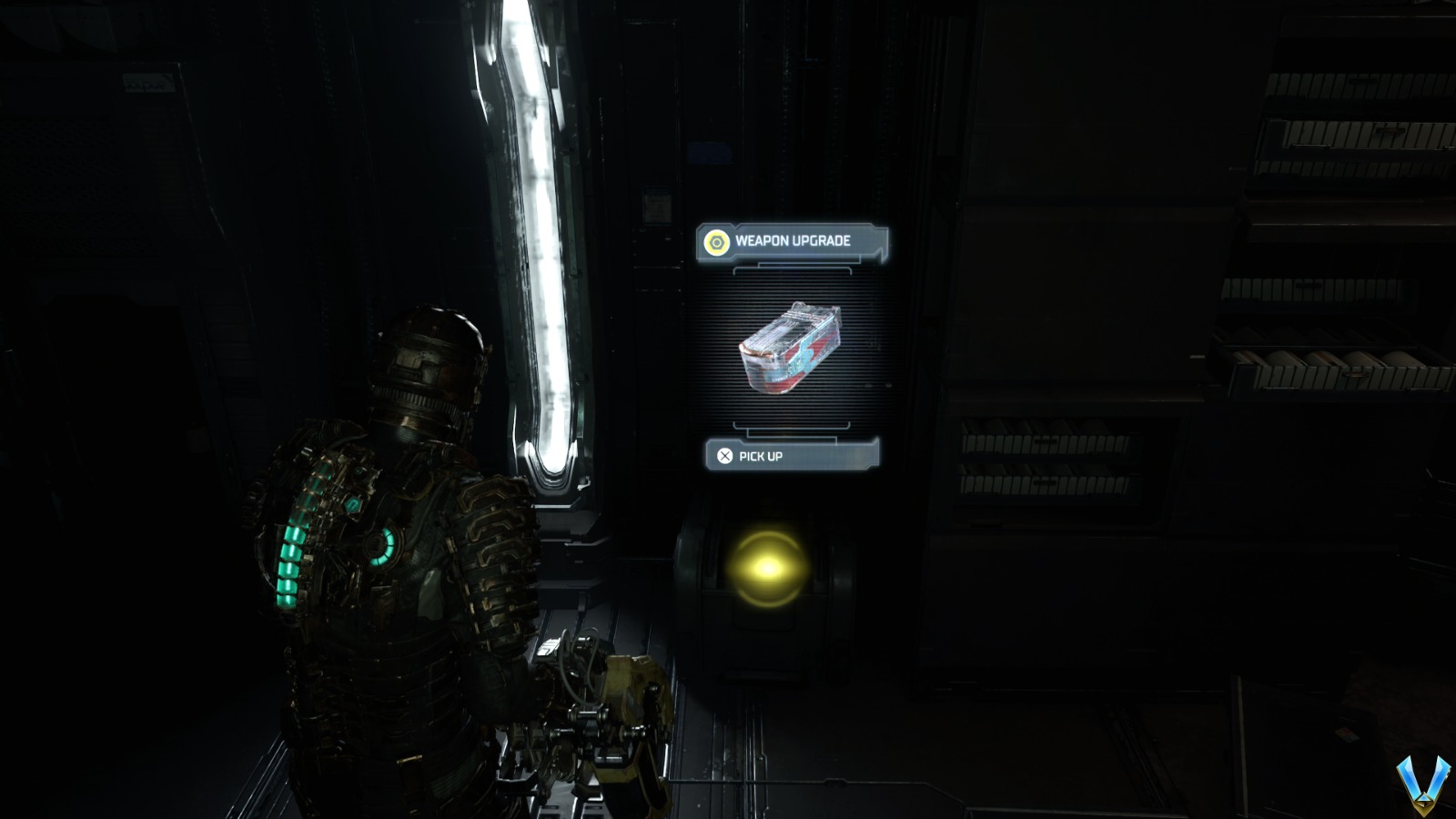The width and height of the screenshot is (1456, 819).
Task: Expand the Weapon Upgrade header panel
Action: 794,241
